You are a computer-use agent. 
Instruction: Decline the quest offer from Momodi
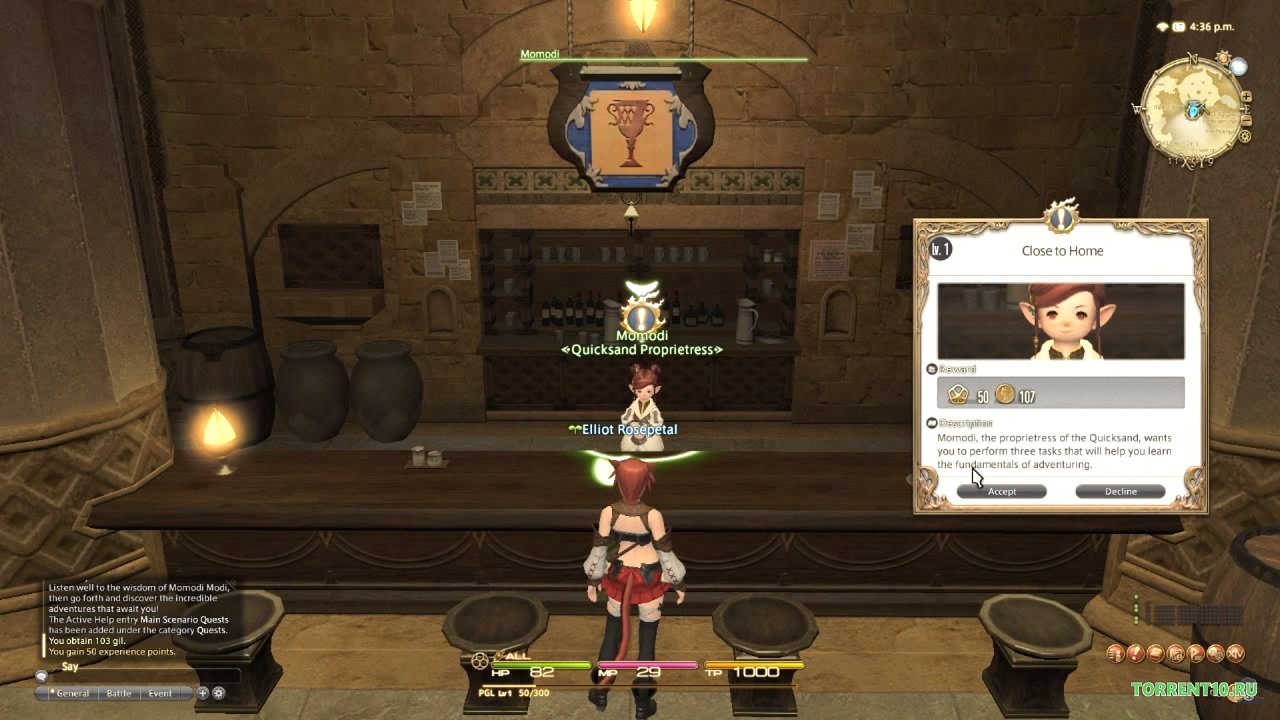coord(1120,491)
